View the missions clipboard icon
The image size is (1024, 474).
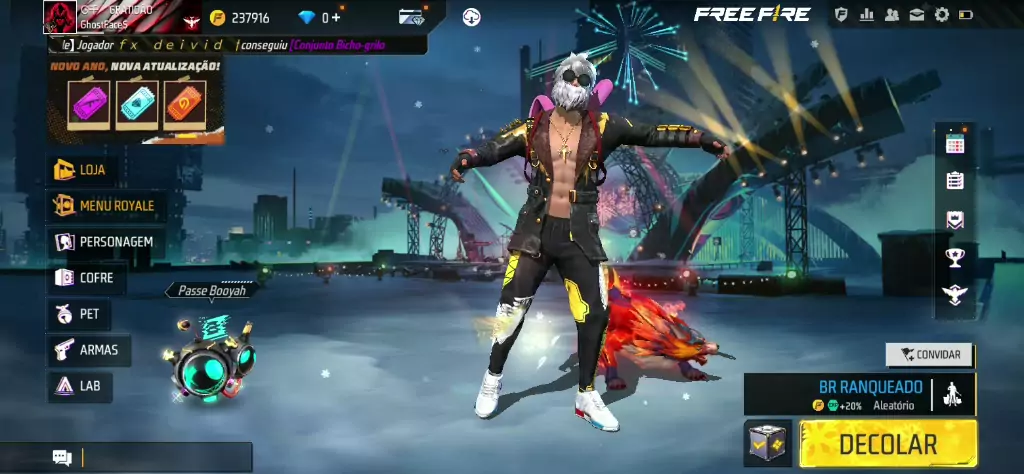click(954, 181)
